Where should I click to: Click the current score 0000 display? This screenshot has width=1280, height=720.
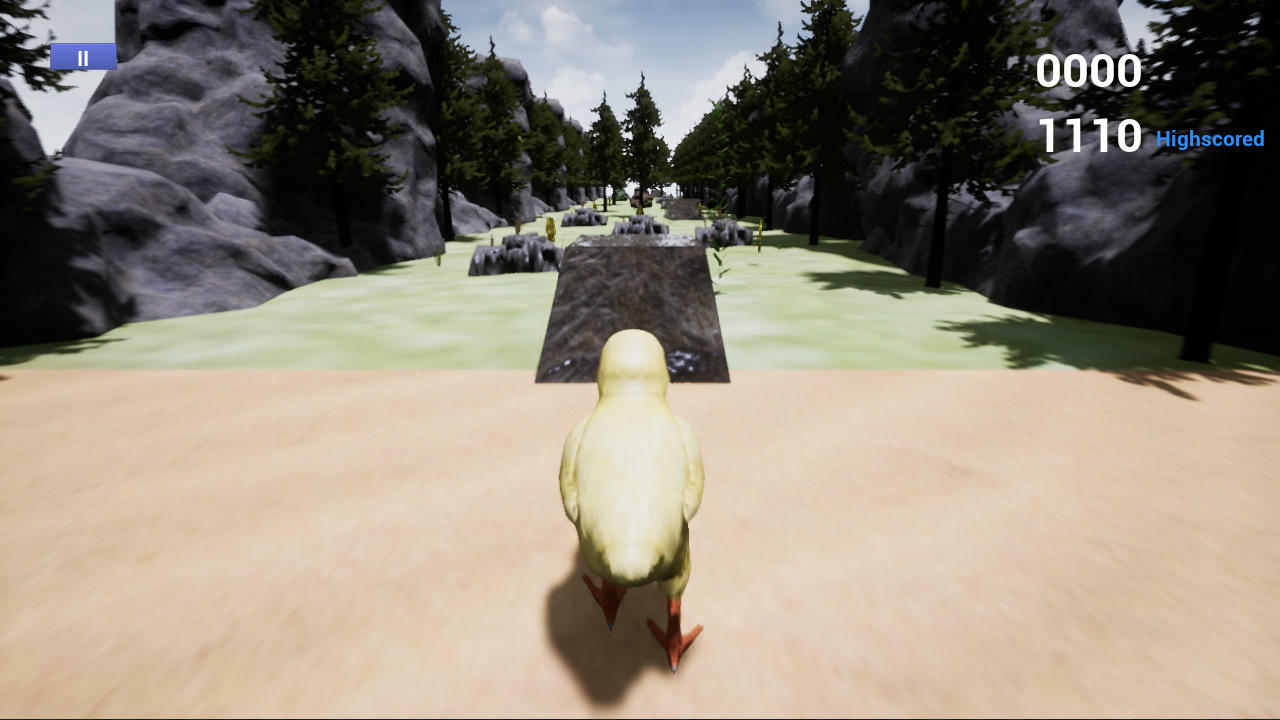pos(1089,71)
